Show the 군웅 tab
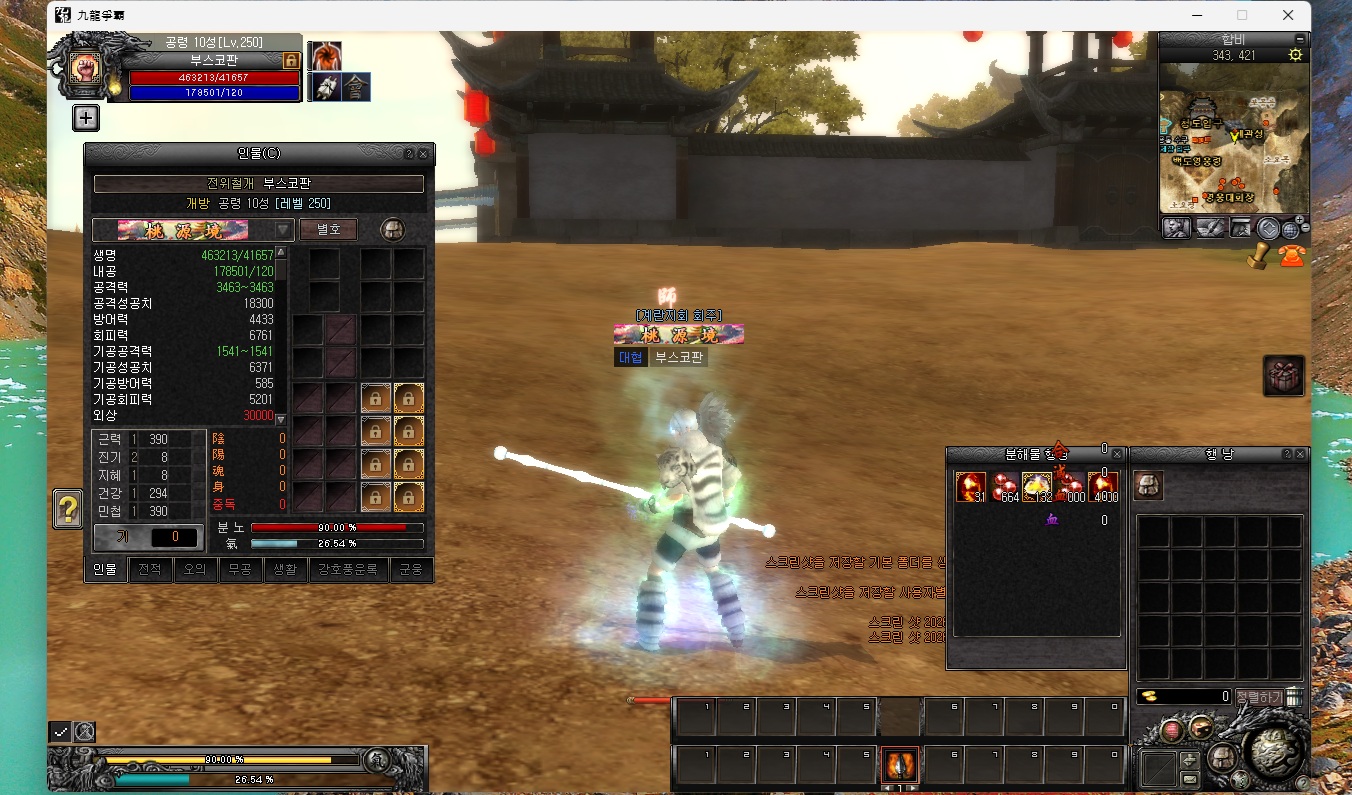 coord(411,570)
